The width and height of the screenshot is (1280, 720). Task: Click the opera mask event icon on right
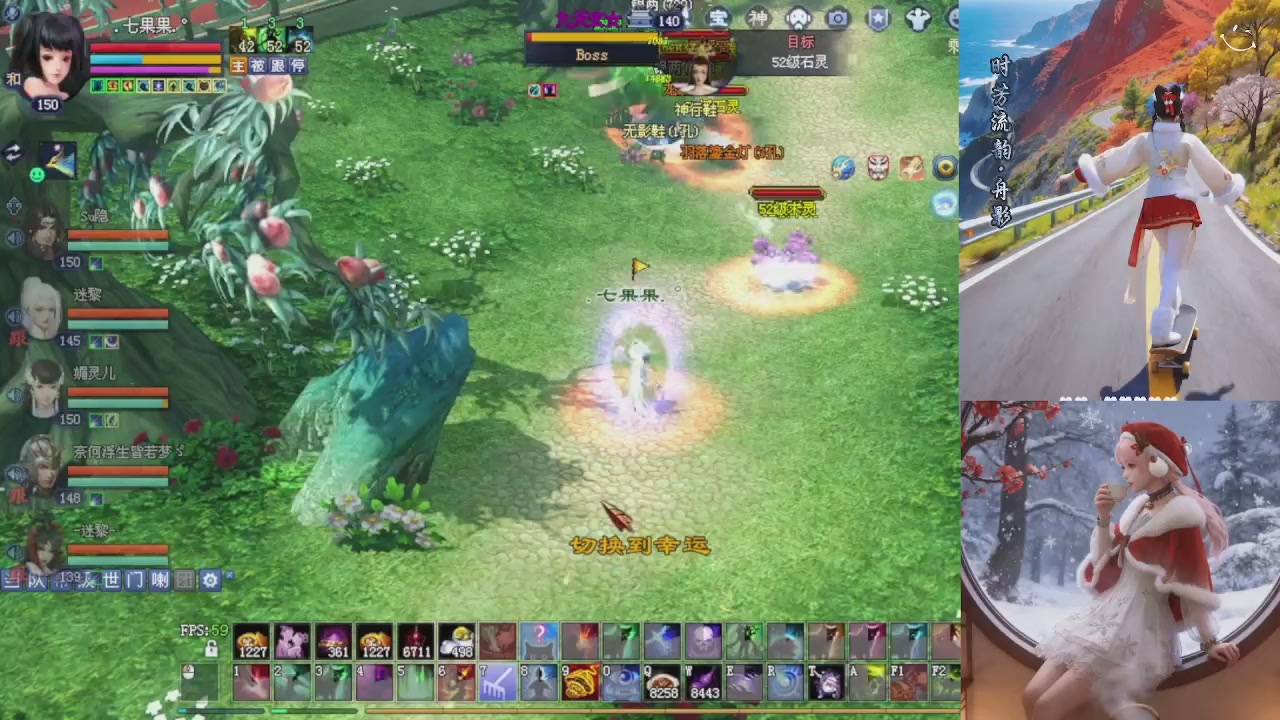point(878,168)
